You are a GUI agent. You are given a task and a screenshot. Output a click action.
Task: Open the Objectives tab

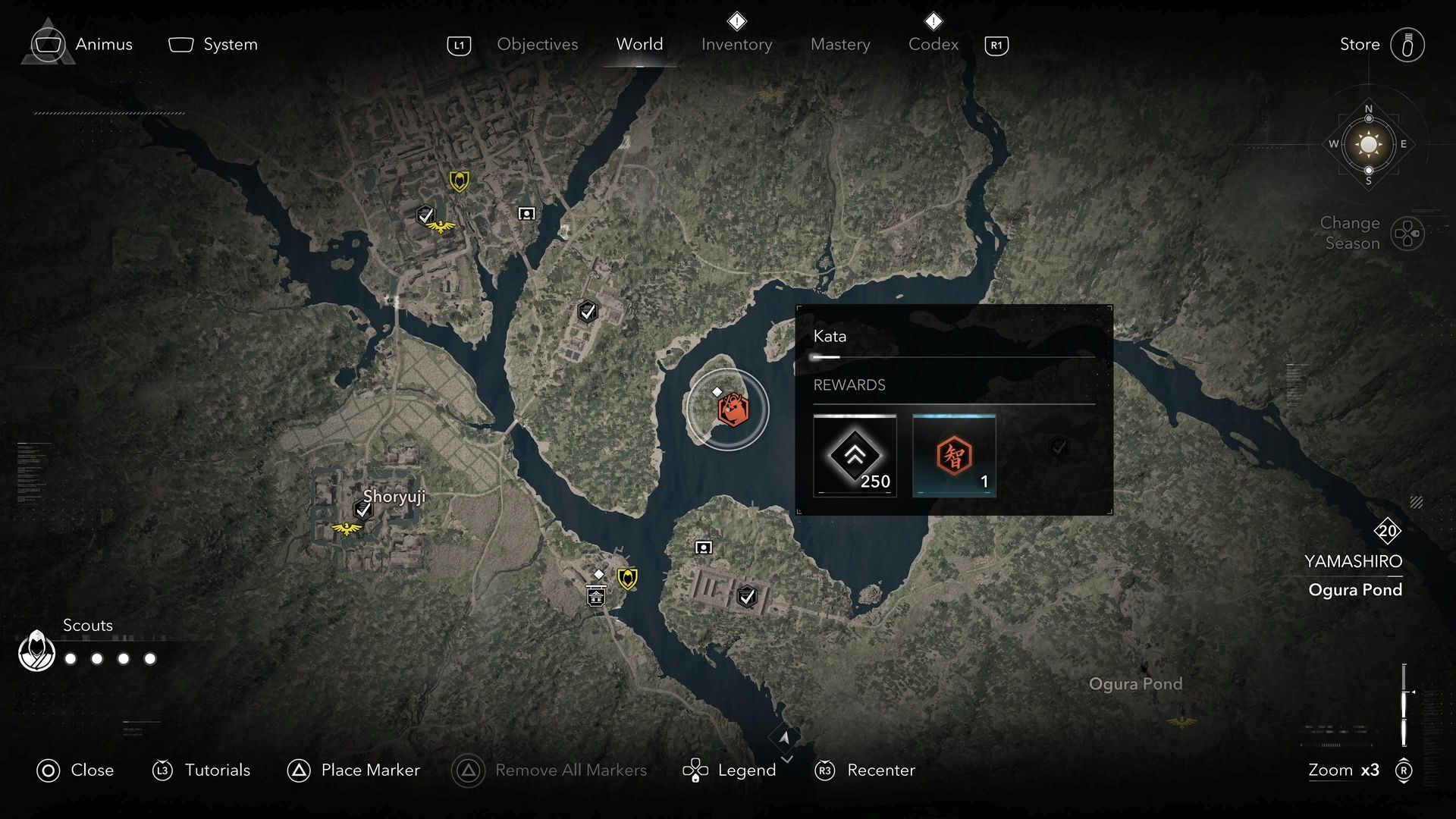point(537,45)
